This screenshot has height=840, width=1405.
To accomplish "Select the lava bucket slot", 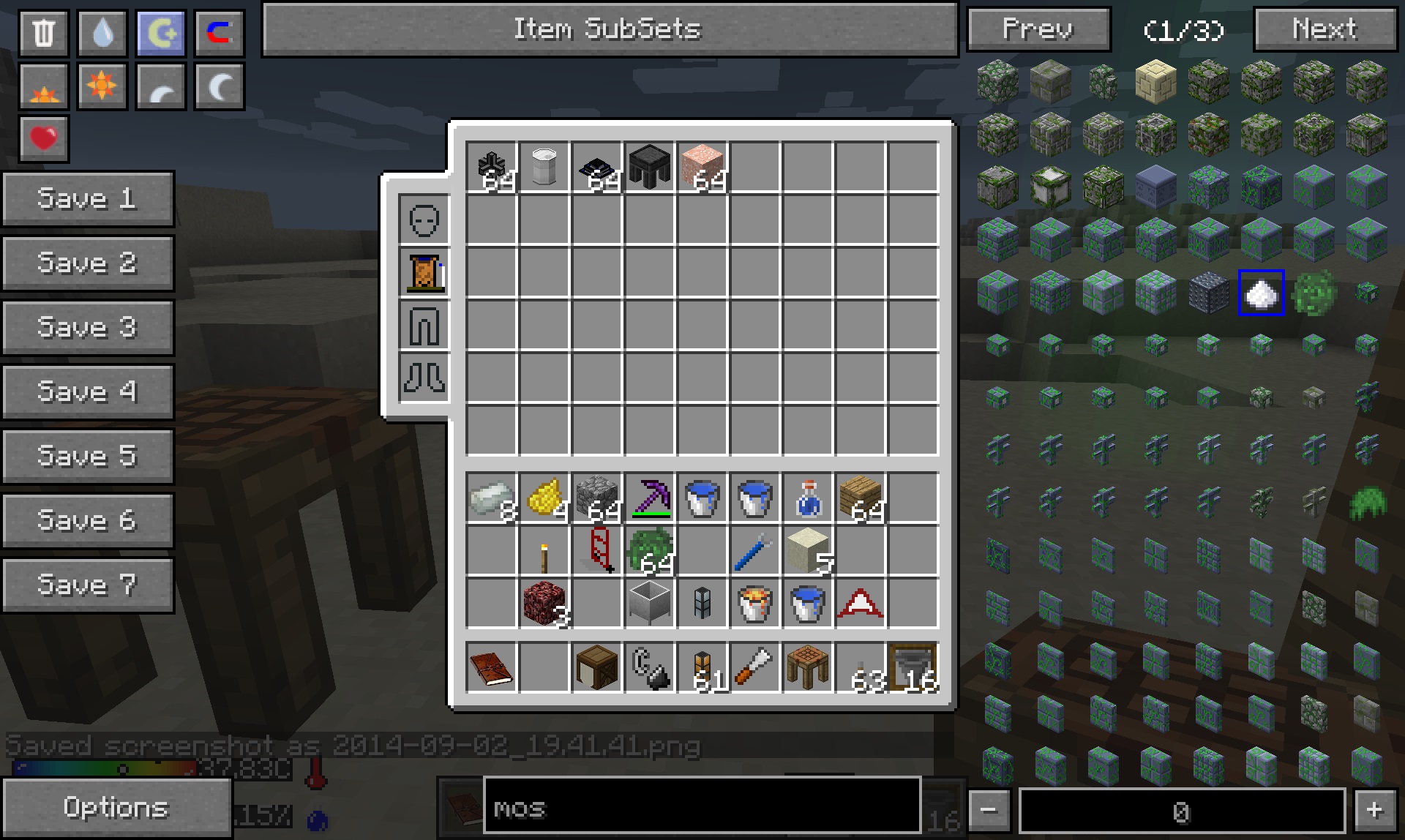I will (x=755, y=604).
